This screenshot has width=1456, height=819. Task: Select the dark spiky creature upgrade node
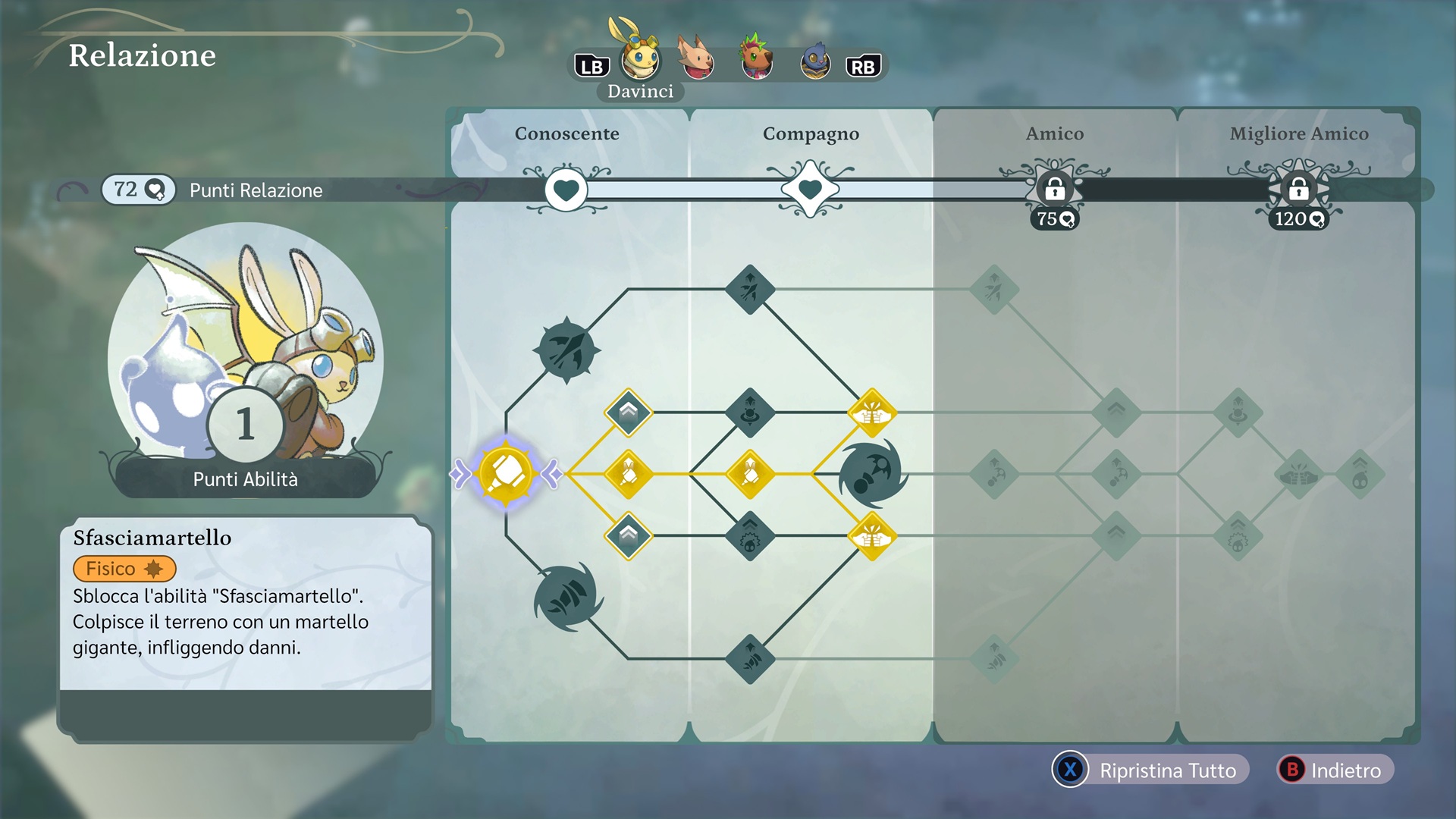[x=749, y=537]
